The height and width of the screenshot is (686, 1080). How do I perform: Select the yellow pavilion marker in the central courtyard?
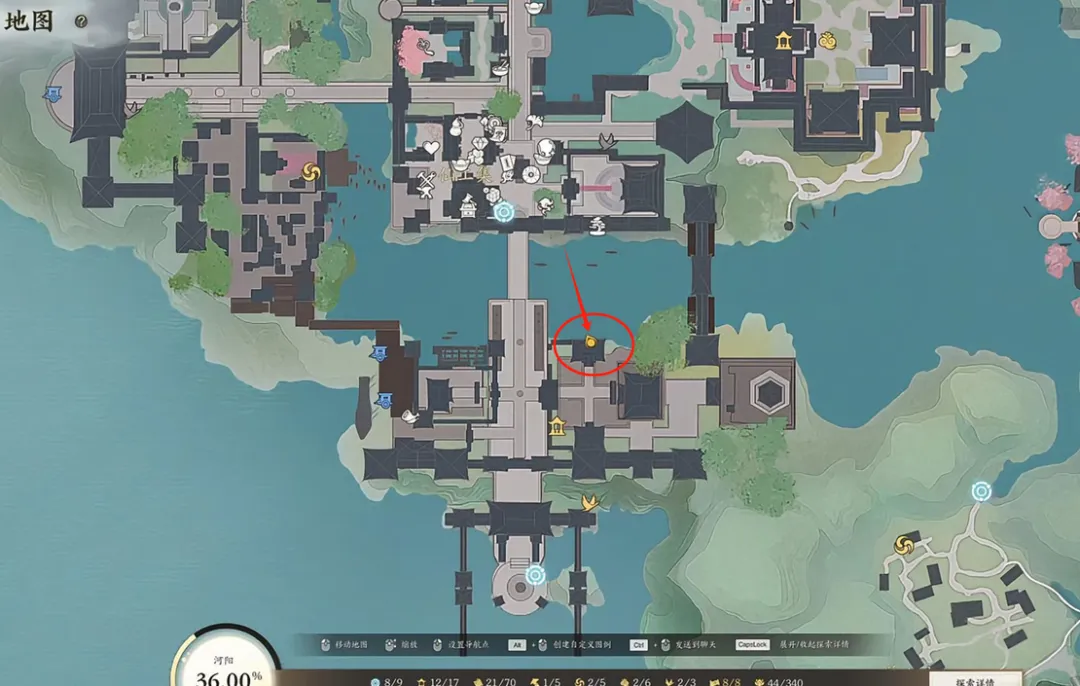coord(557,427)
